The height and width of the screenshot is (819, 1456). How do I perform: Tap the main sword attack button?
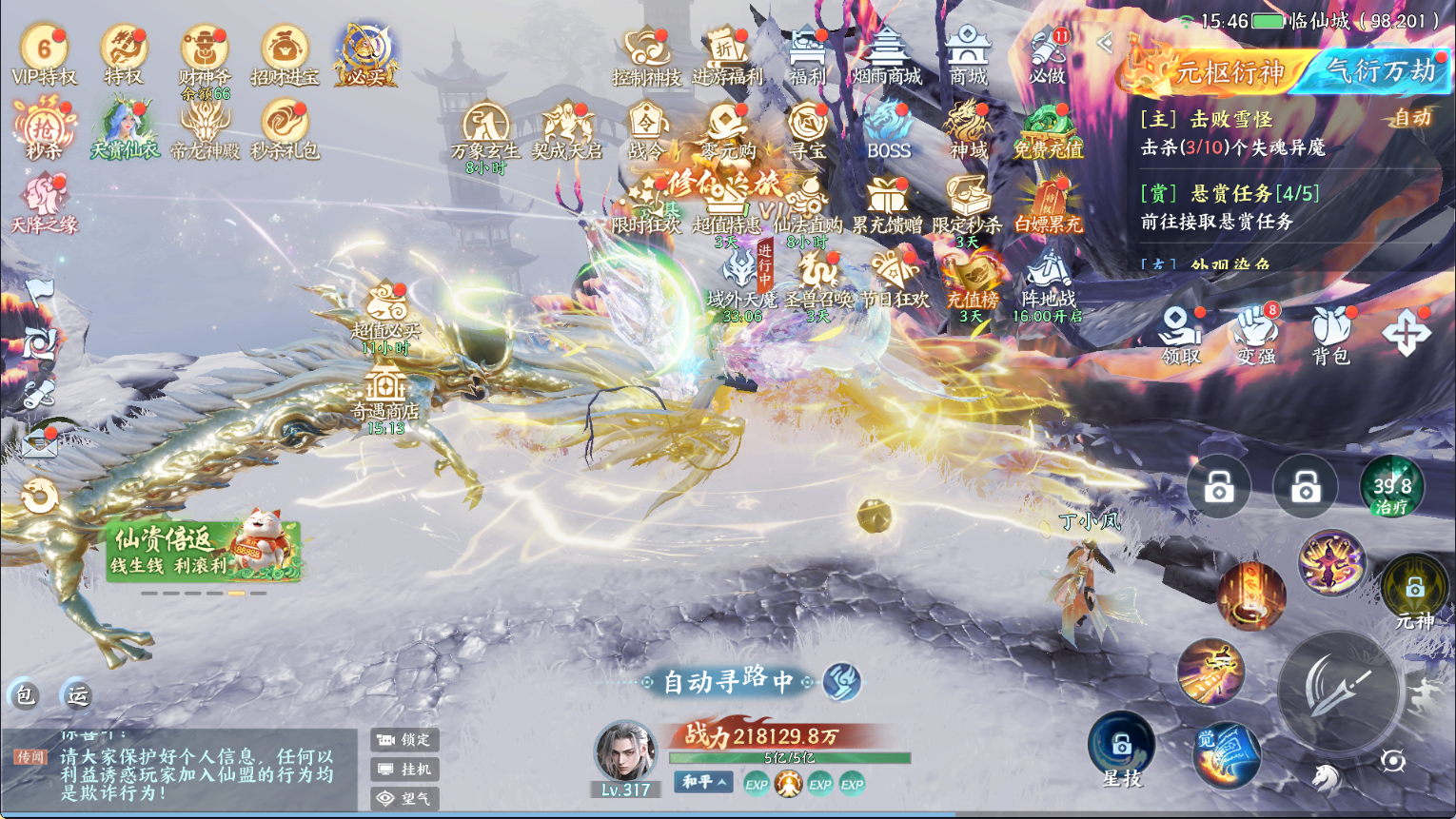[x=1338, y=688]
